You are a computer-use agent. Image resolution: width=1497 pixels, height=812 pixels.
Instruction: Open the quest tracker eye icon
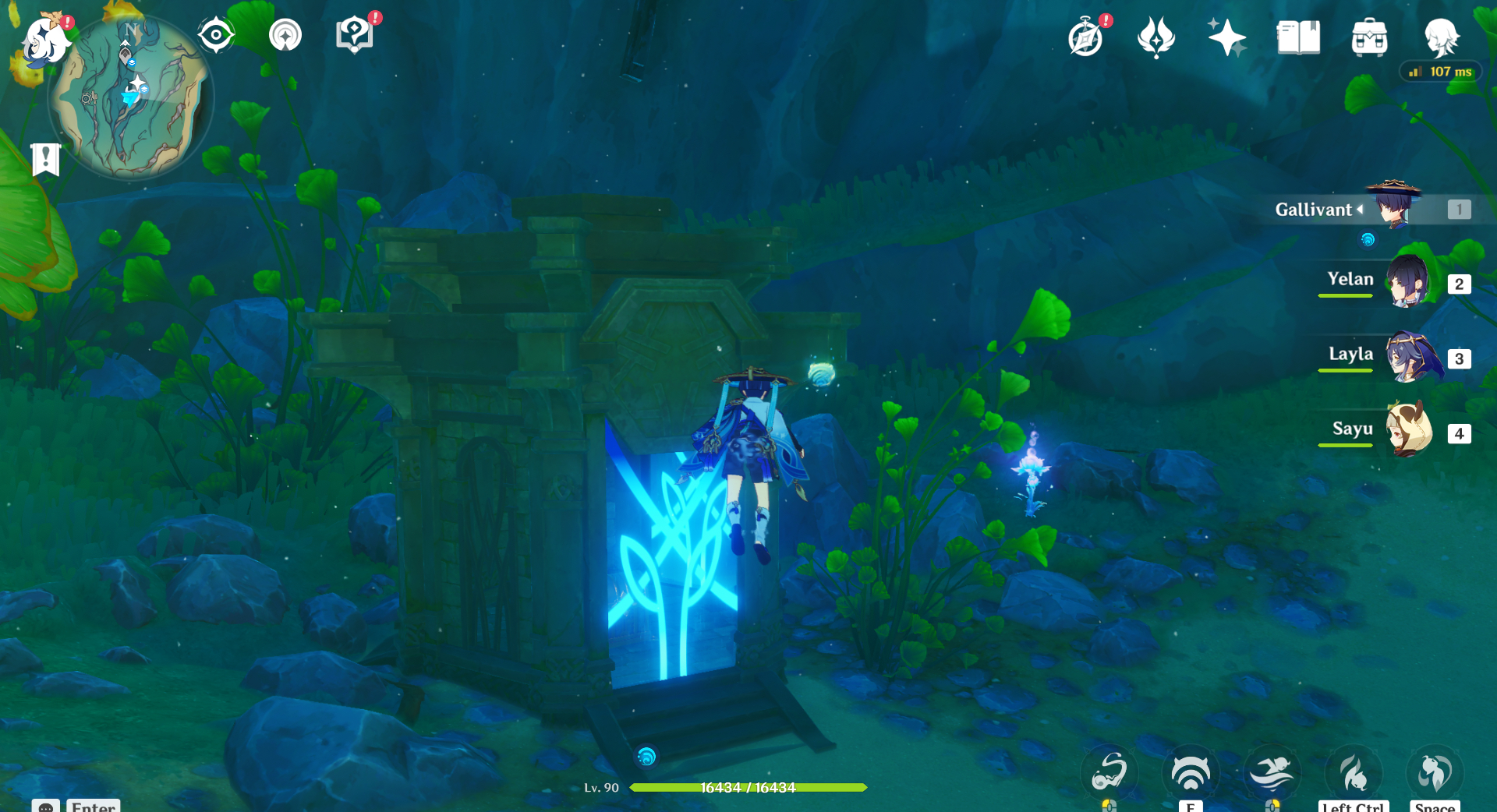point(216,33)
